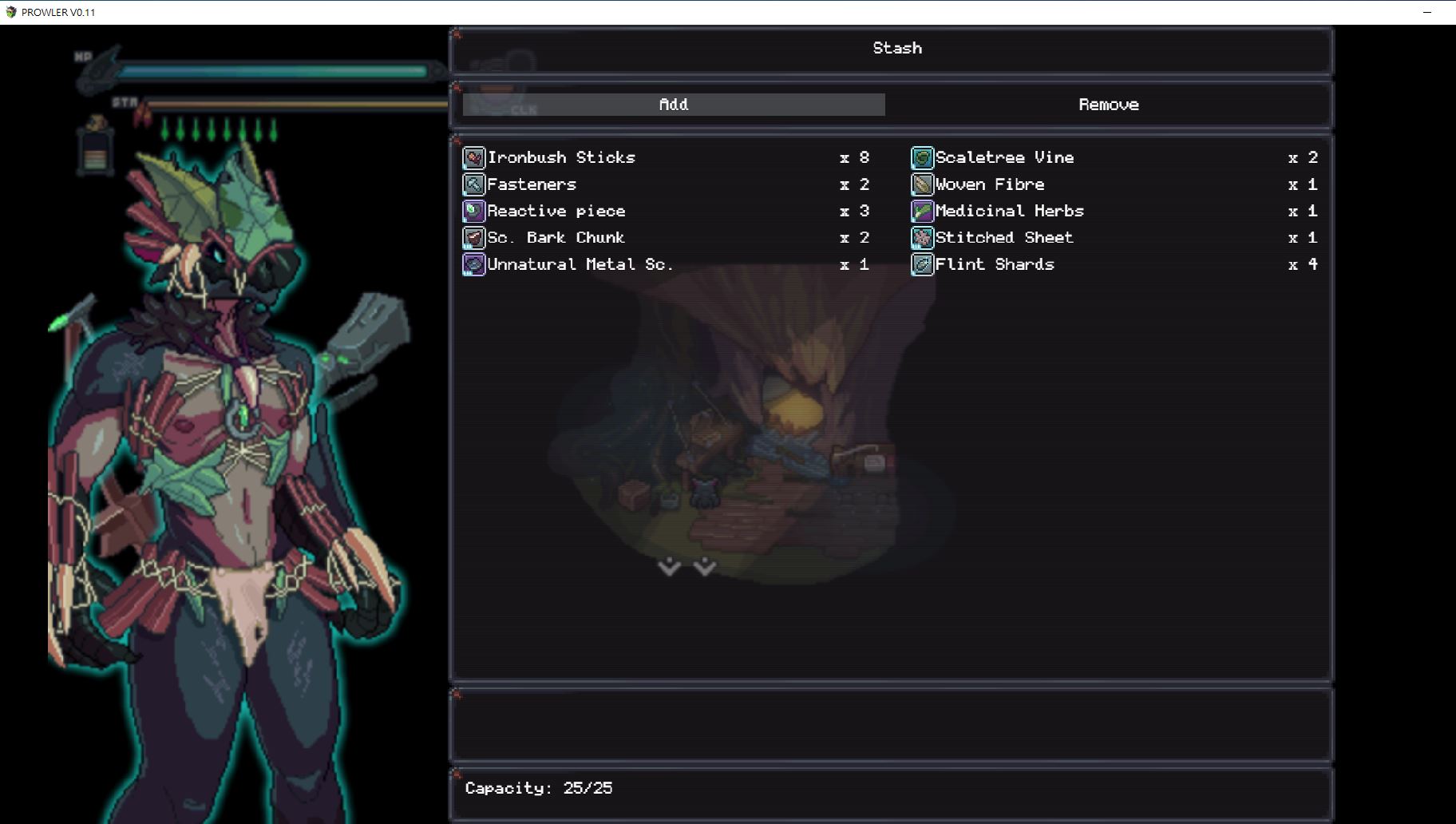The width and height of the screenshot is (1456, 824).
Task: Select Unnatural Metal Sc. item
Action: [580, 264]
